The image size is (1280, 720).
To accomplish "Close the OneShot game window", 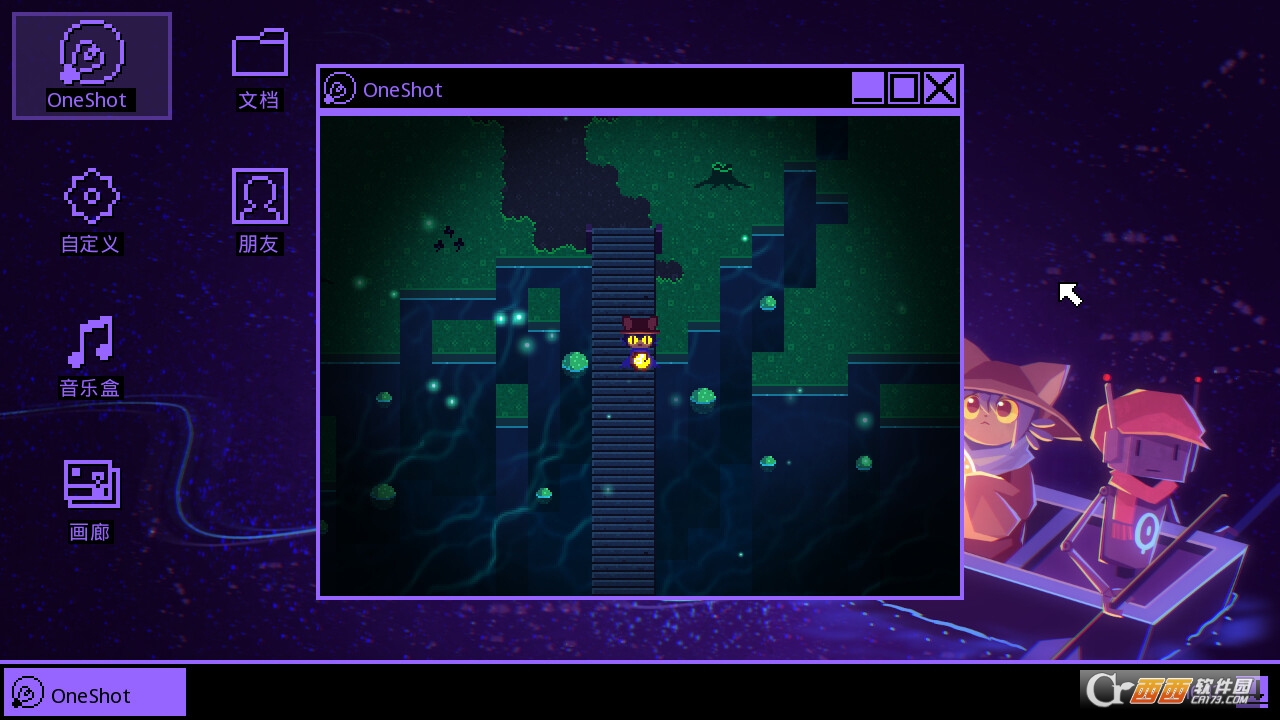I will pos(940,89).
